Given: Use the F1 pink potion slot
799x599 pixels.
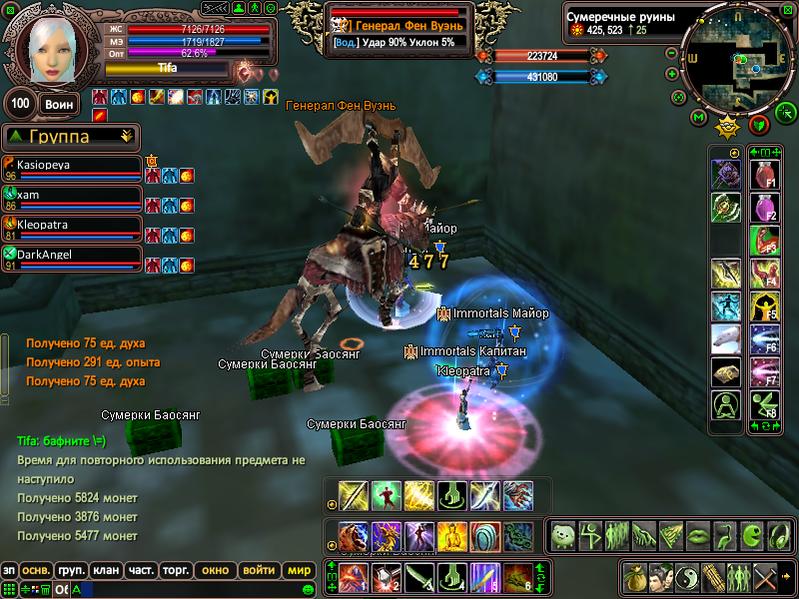Looking at the screenshot, I should 765,175.
